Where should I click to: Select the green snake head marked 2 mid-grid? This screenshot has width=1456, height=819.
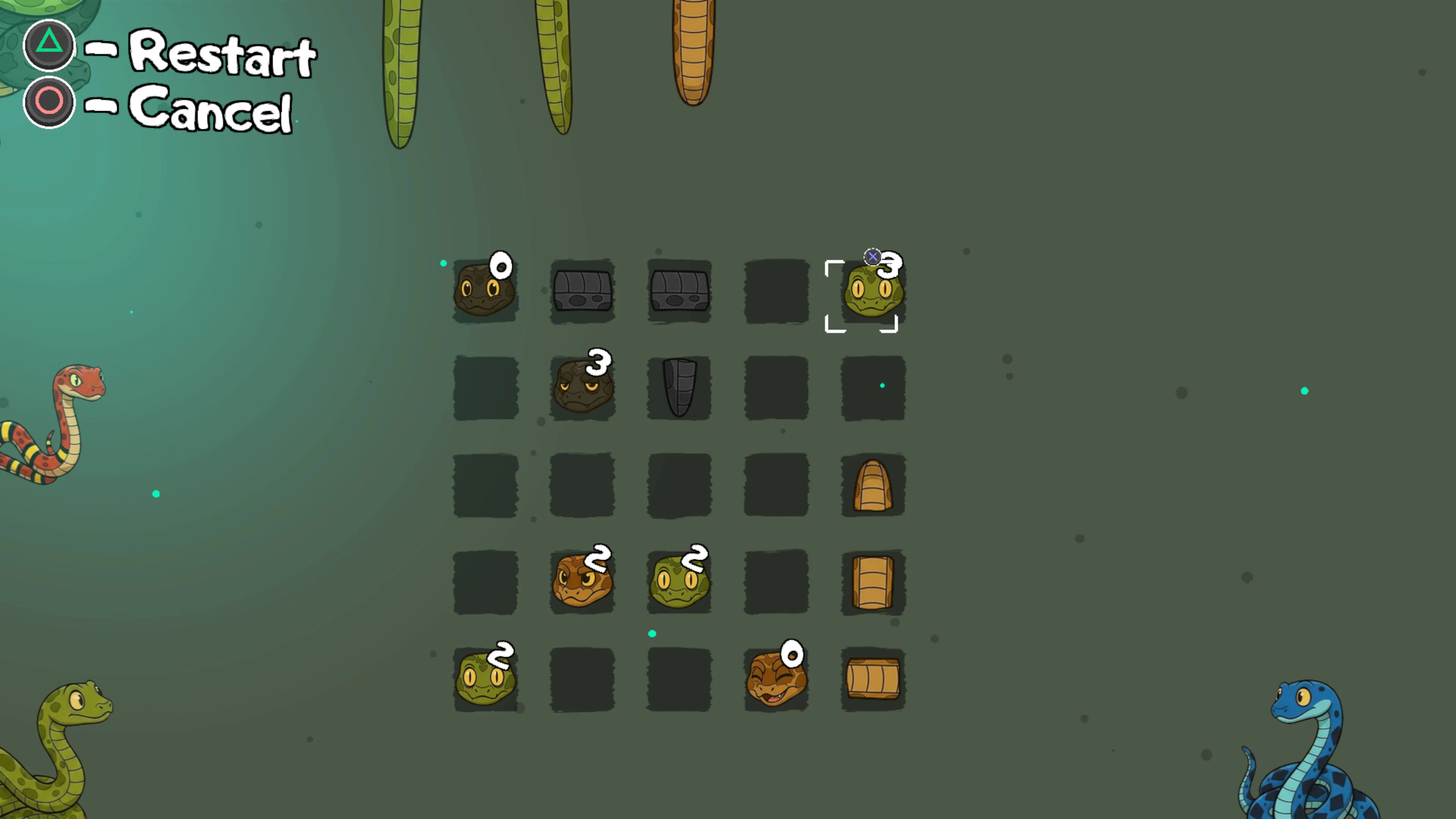click(678, 581)
